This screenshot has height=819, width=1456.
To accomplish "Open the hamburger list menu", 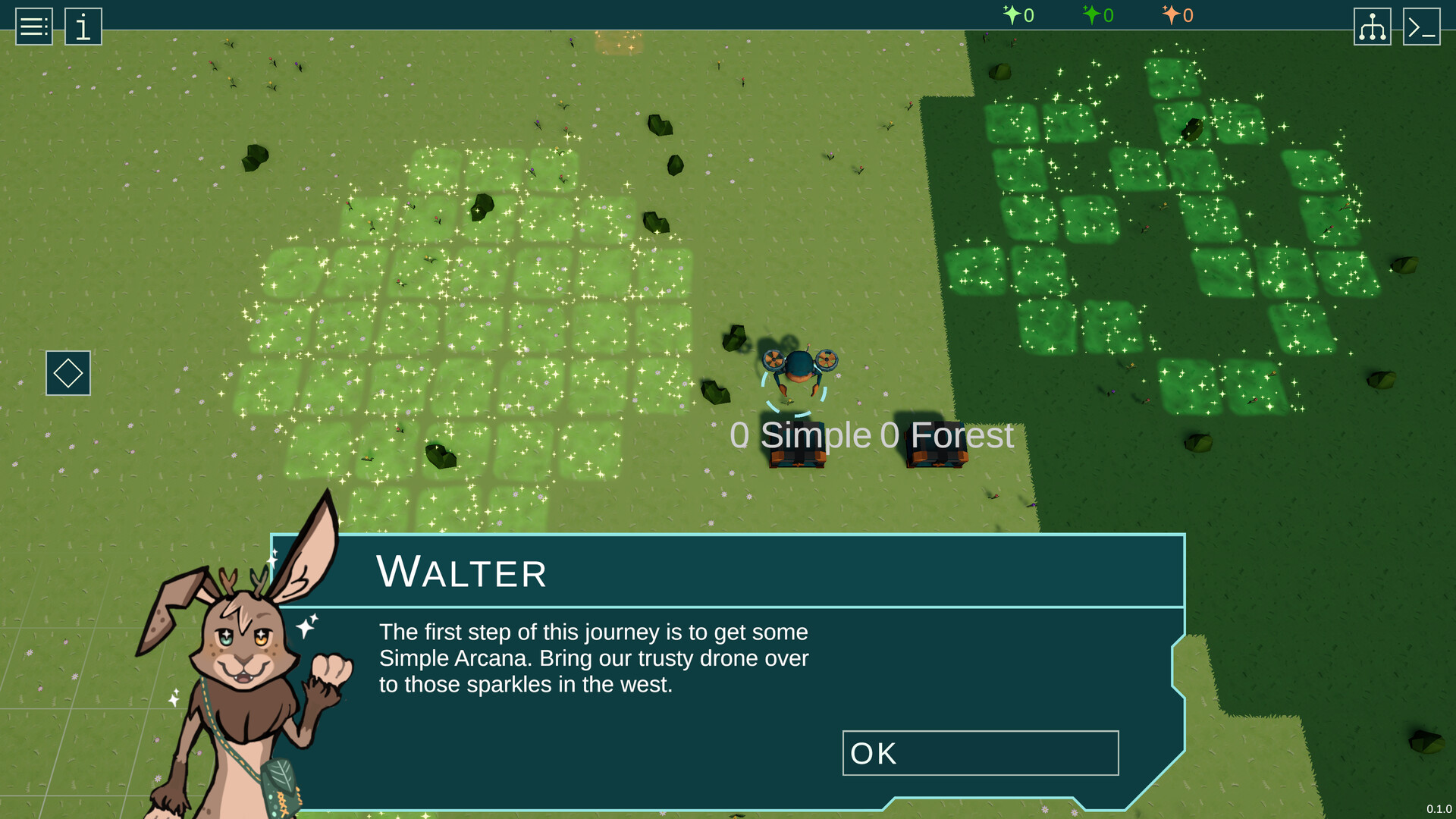I will pyautogui.click(x=34, y=27).
